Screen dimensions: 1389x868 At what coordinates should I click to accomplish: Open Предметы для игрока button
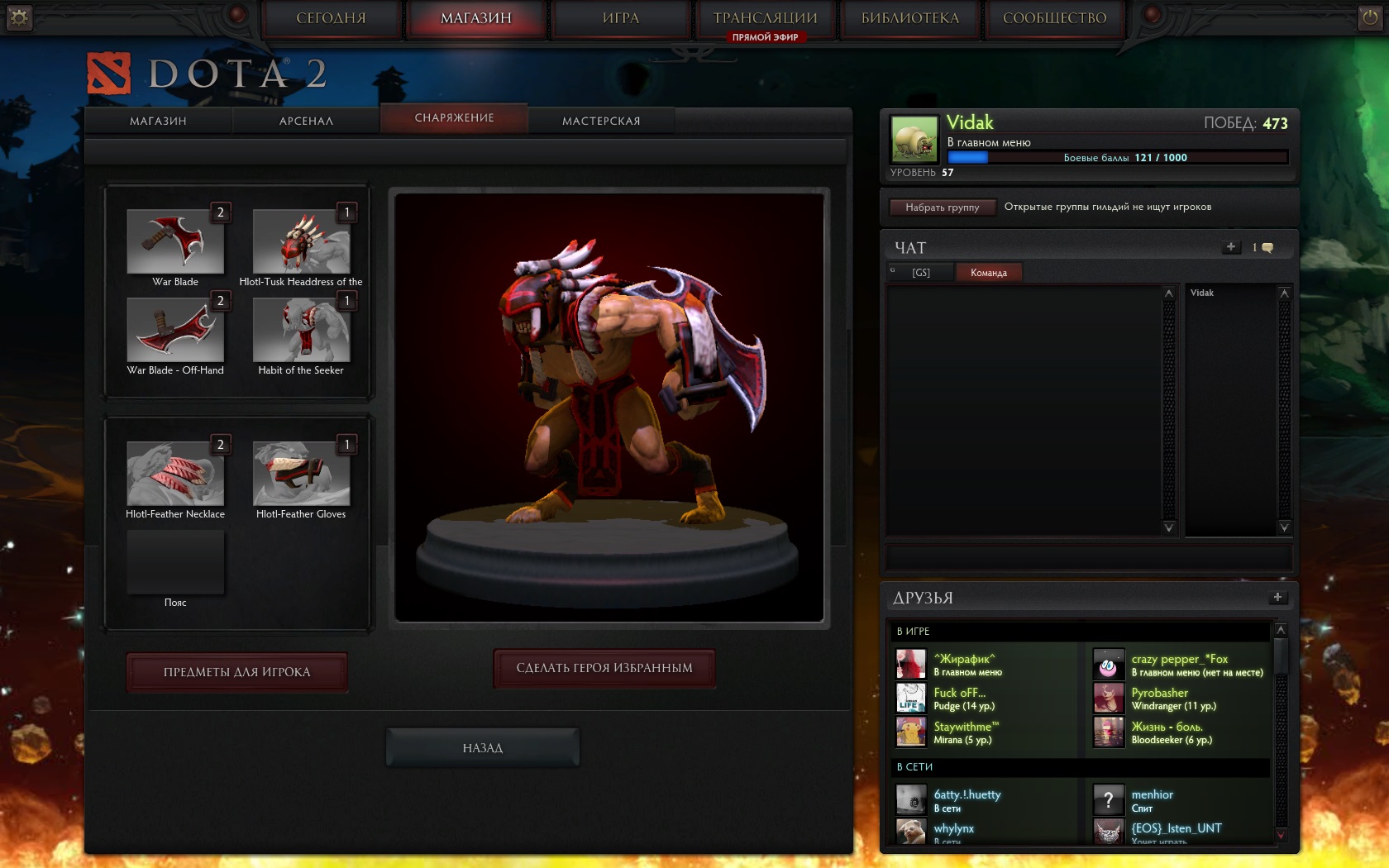click(236, 672)
